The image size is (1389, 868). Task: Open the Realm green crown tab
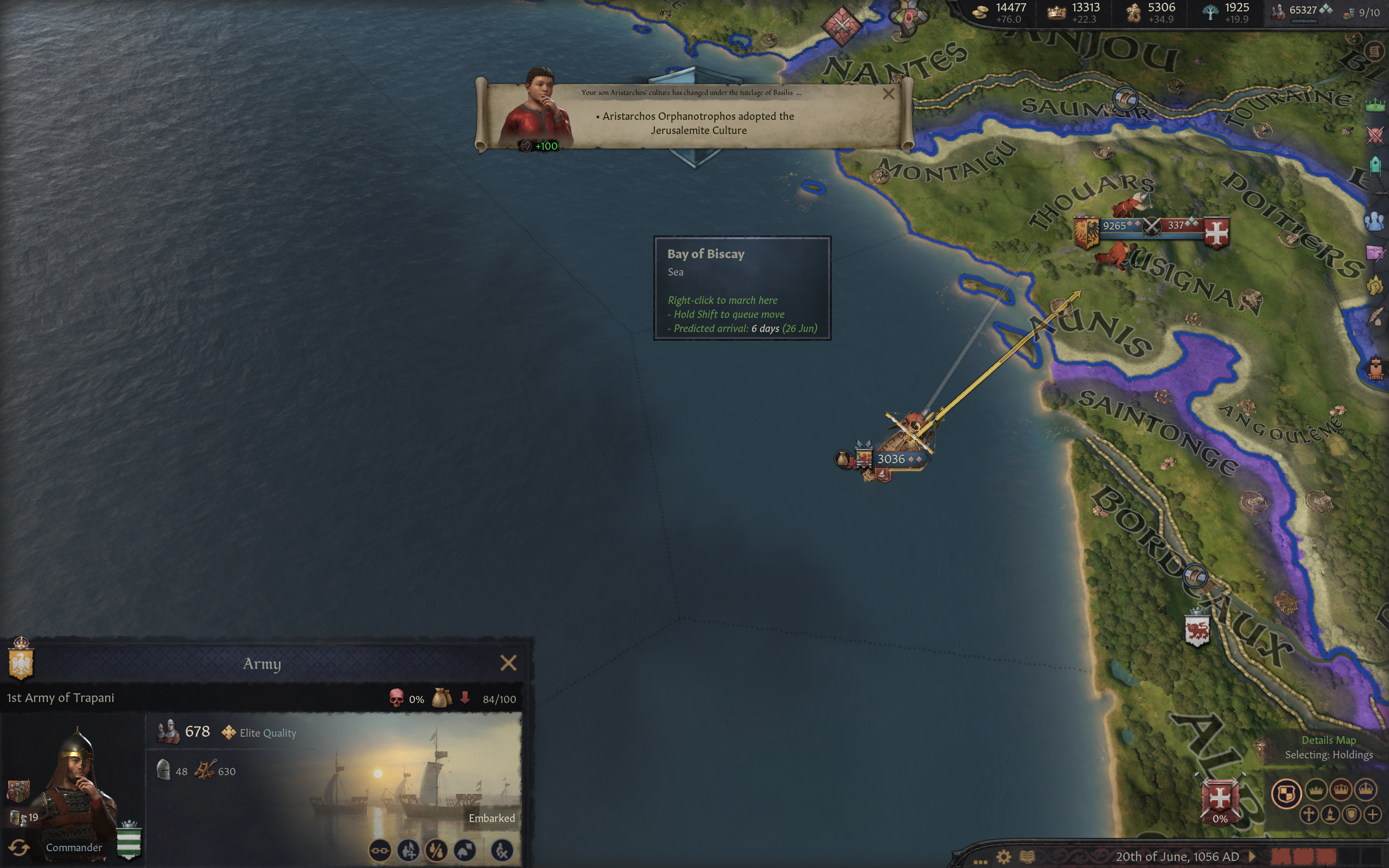pyautogui.click(x=1375, y=105)
